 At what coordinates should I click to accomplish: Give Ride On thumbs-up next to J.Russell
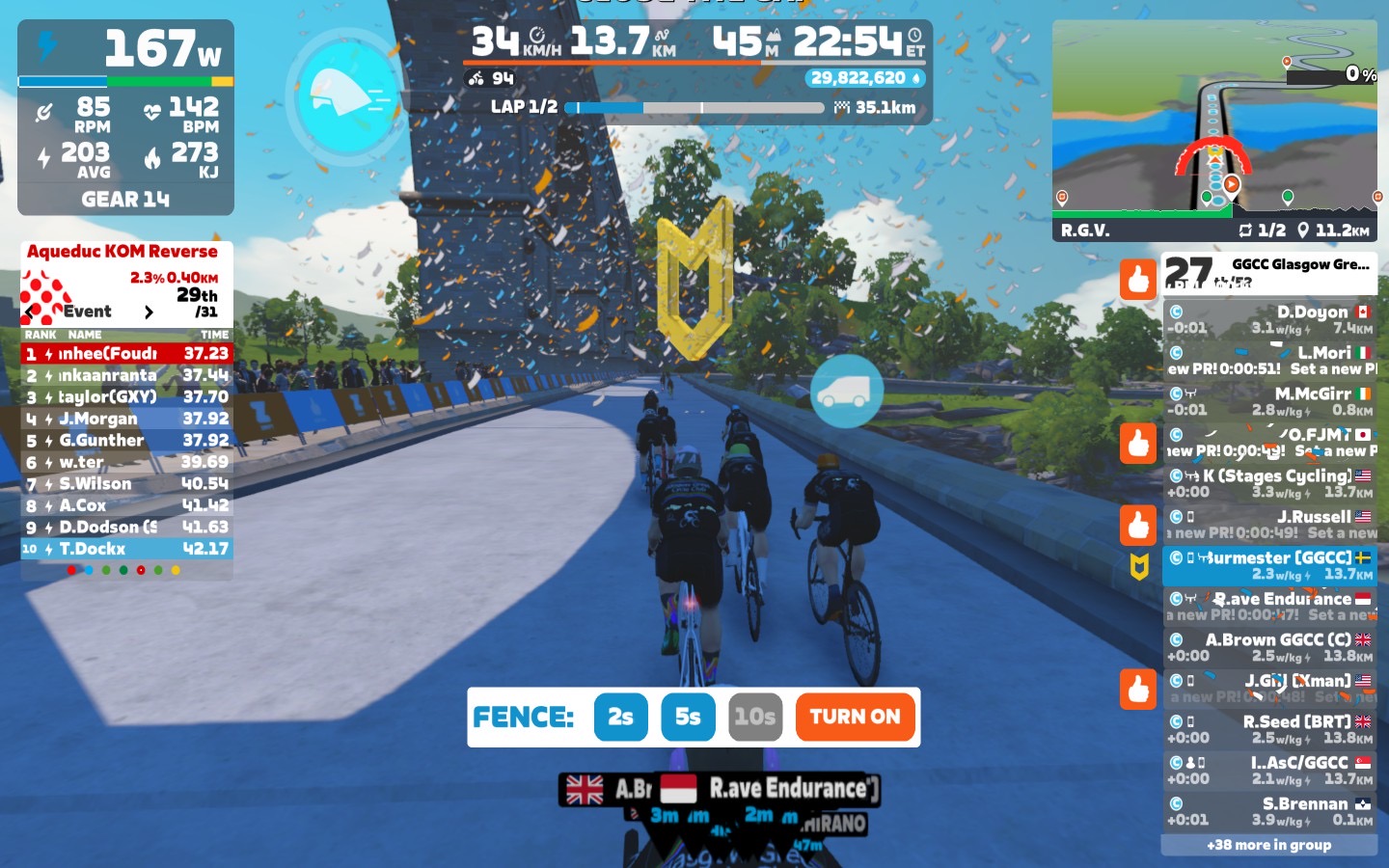1138,525
